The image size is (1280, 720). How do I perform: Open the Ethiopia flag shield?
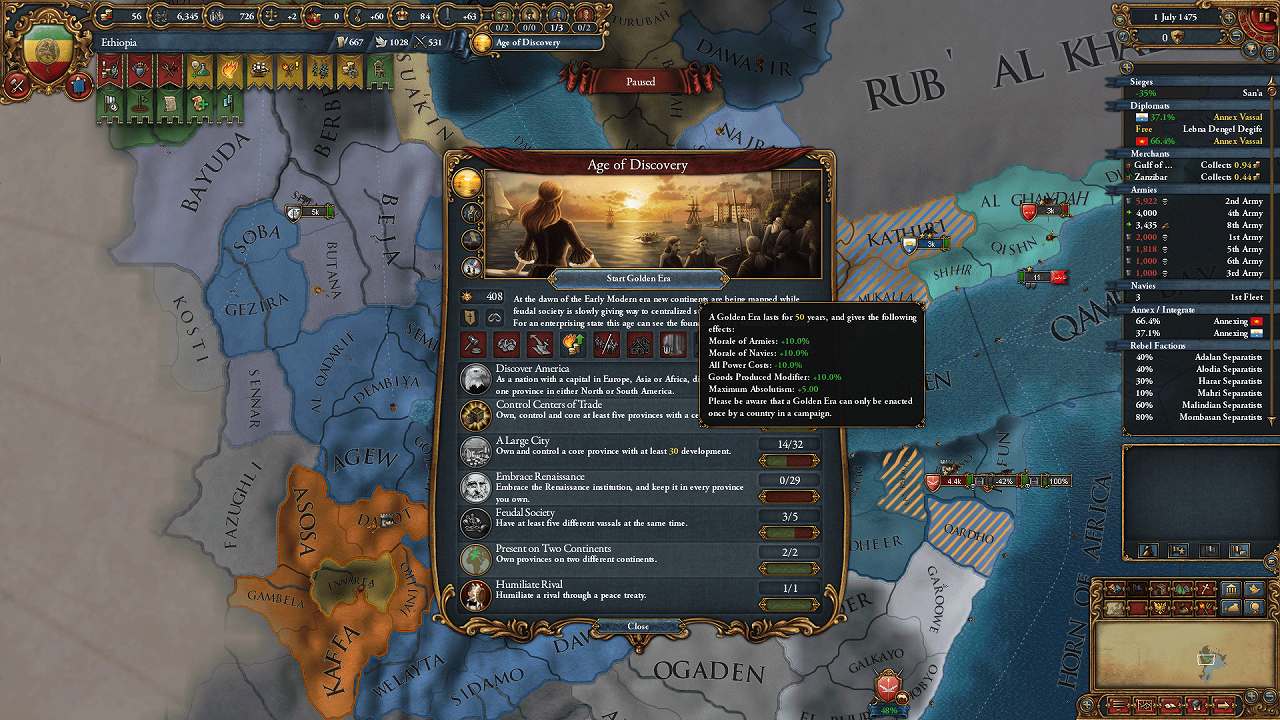[46, 54]
